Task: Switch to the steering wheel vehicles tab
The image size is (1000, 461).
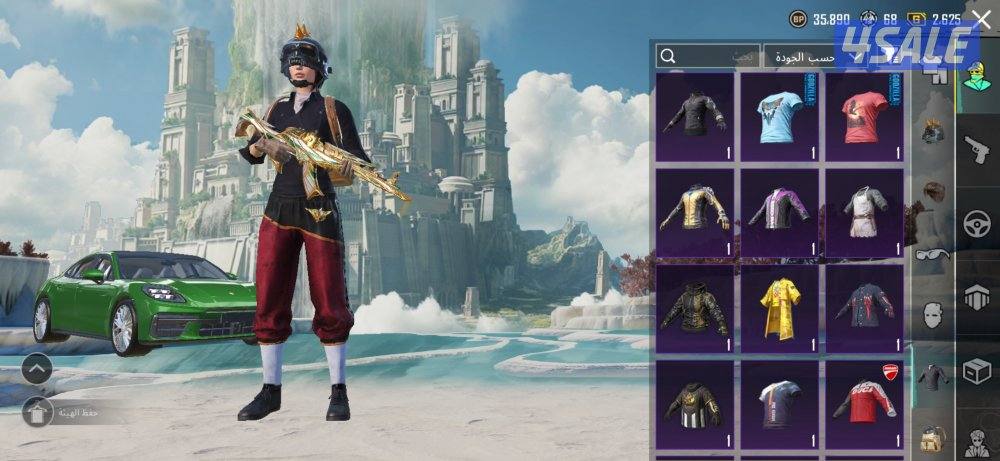Action: point(976,224)
